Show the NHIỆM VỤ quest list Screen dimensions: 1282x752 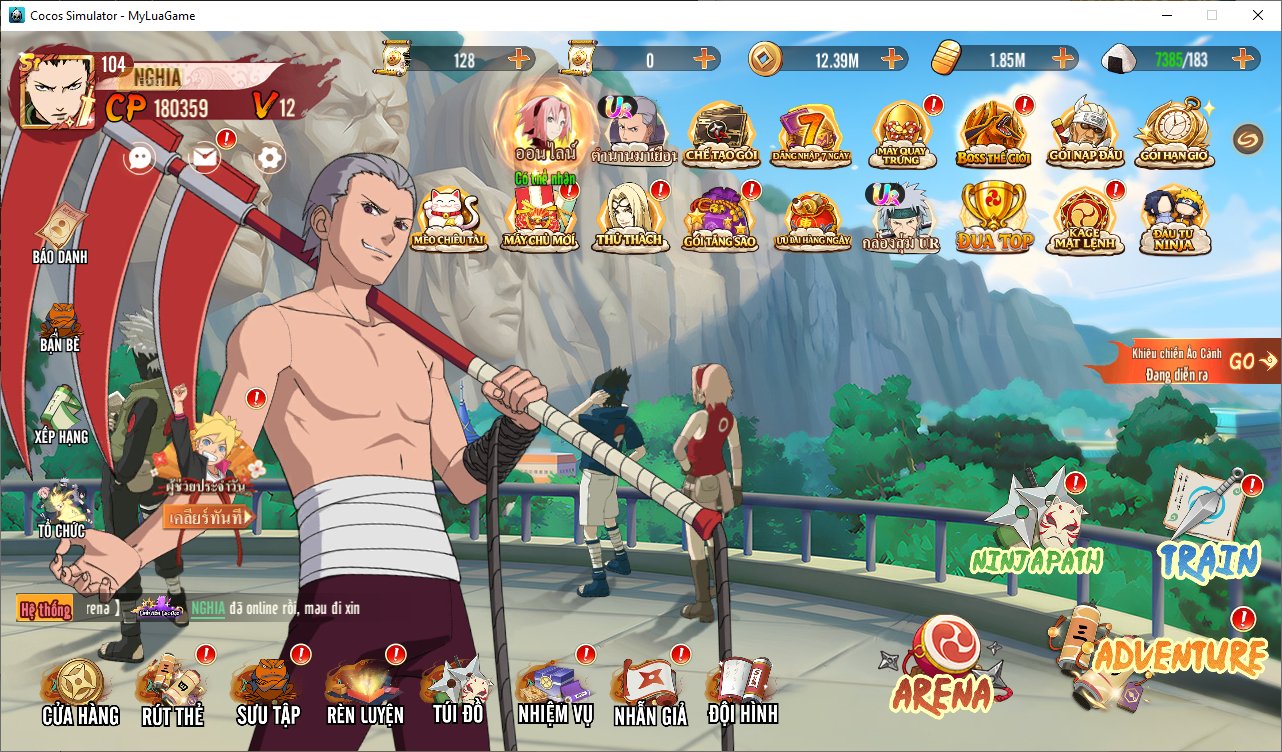point(555,690)
